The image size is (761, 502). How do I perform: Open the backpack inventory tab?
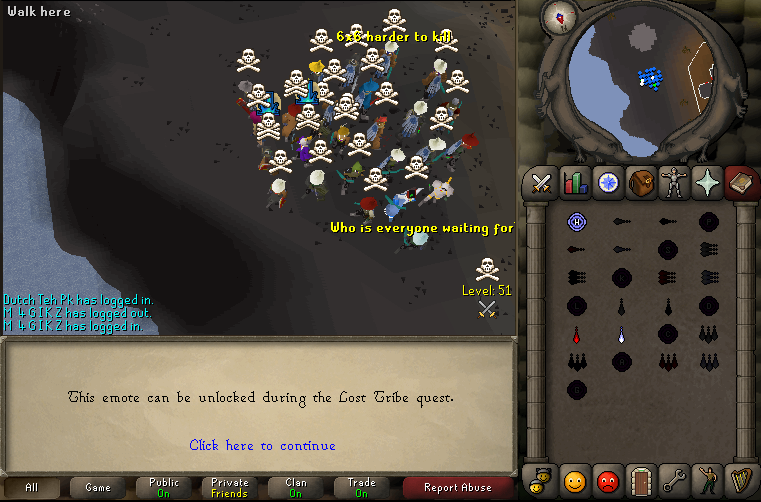(642, 183)
